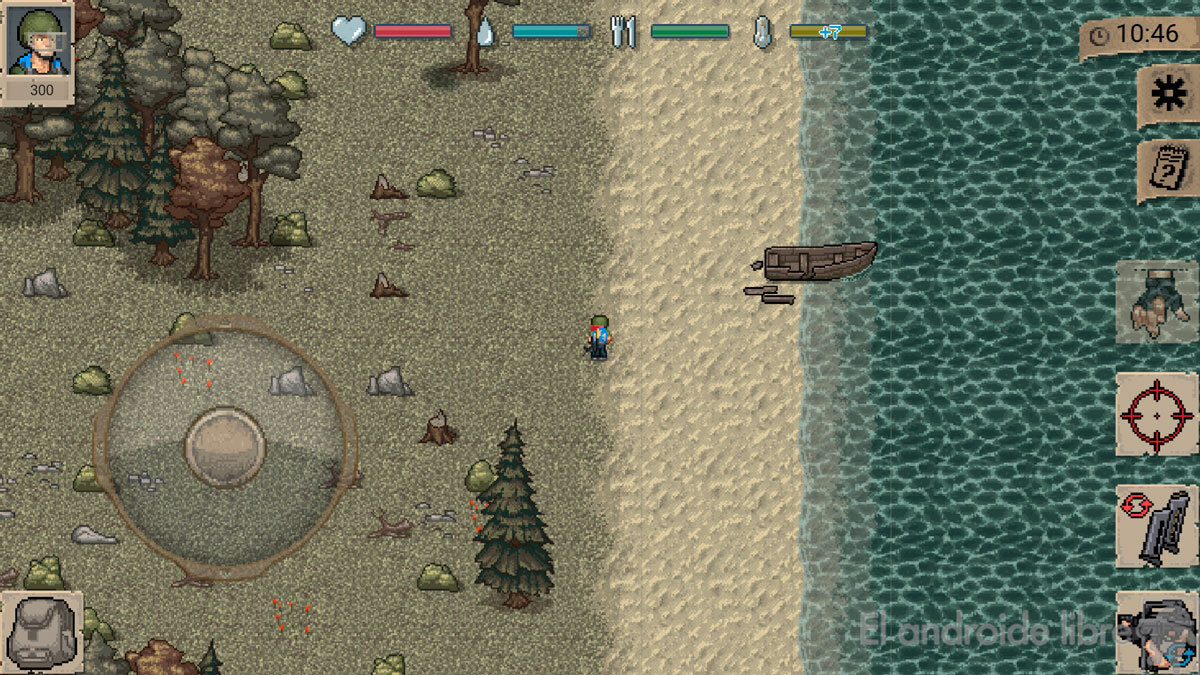The height and width of the screenshot is (675, 1200).
Task: Open the settings gear menu
Action: [1166, 95]
